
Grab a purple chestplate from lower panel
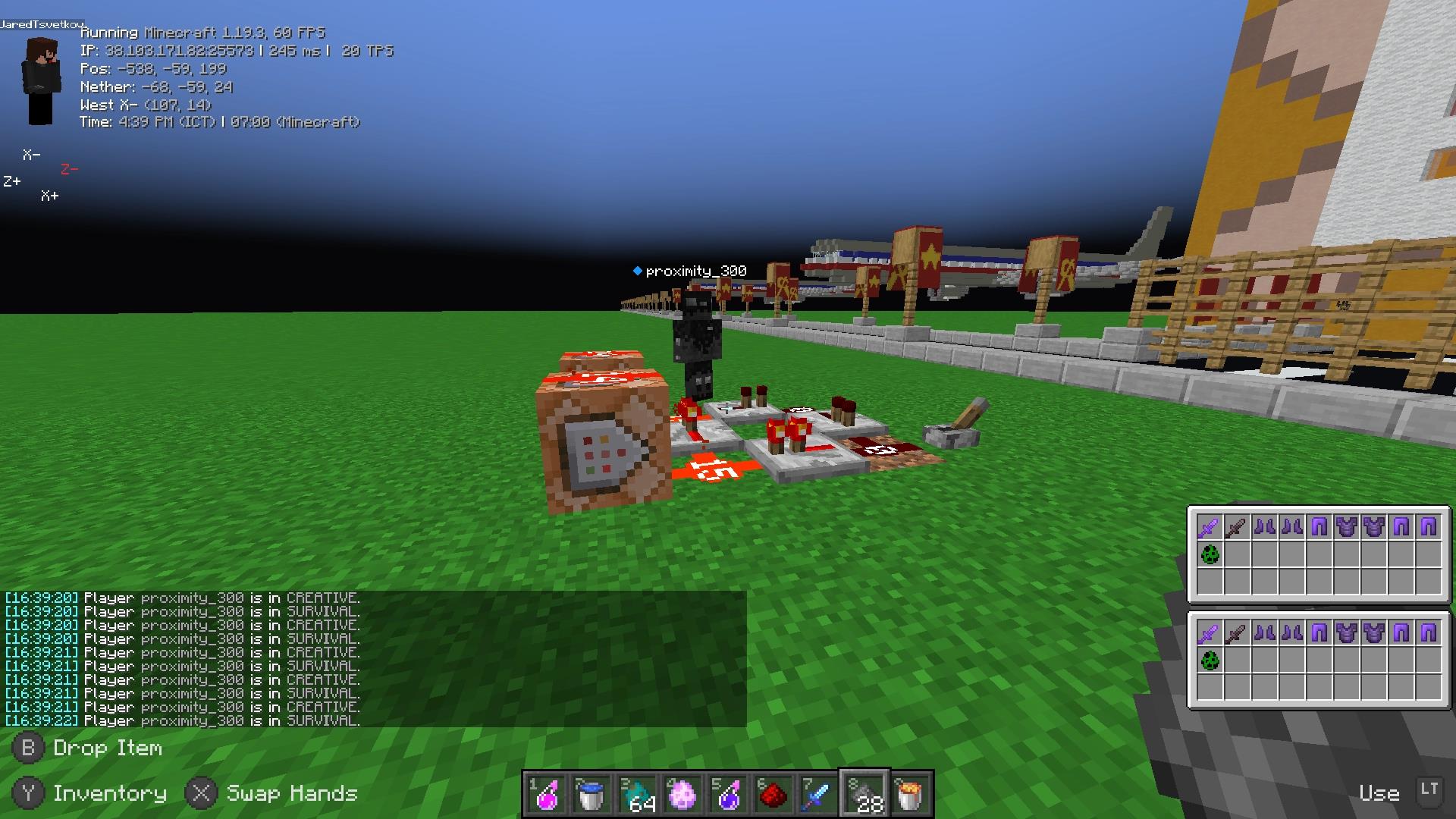click(1348, 631)
